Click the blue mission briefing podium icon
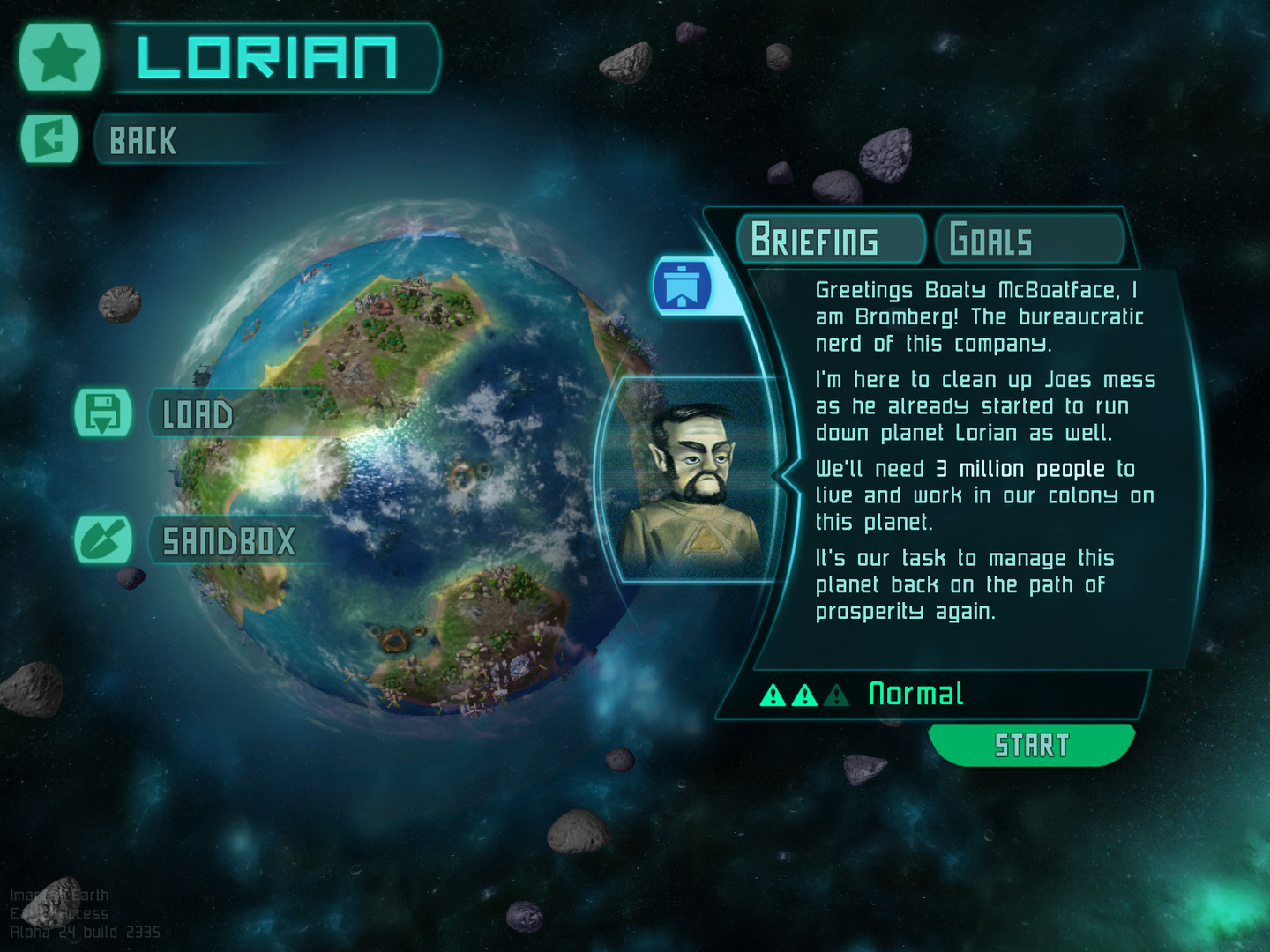Viewport: 1270px width, 952px height. click(x=684, y=286)
